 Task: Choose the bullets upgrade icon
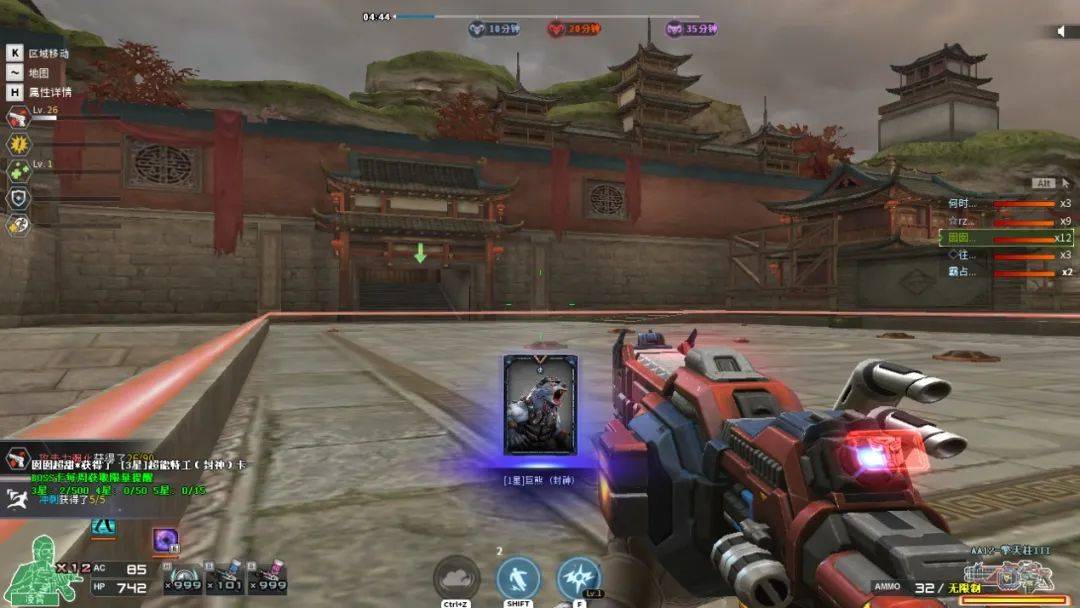[x=18, y=225]
